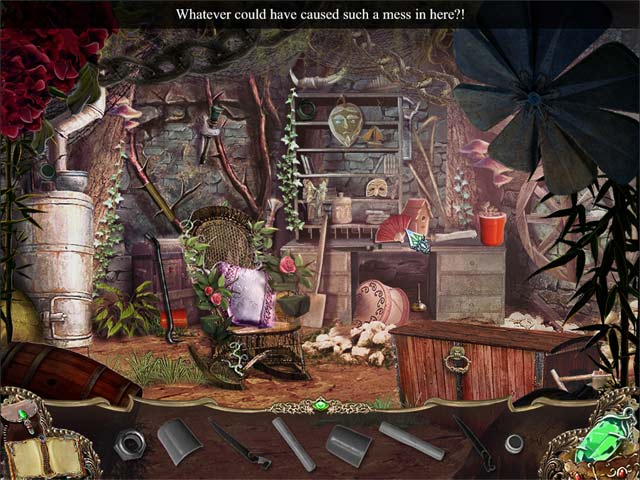640x480 pixels.
Task: Open the journal book
Action: point(44,457)
